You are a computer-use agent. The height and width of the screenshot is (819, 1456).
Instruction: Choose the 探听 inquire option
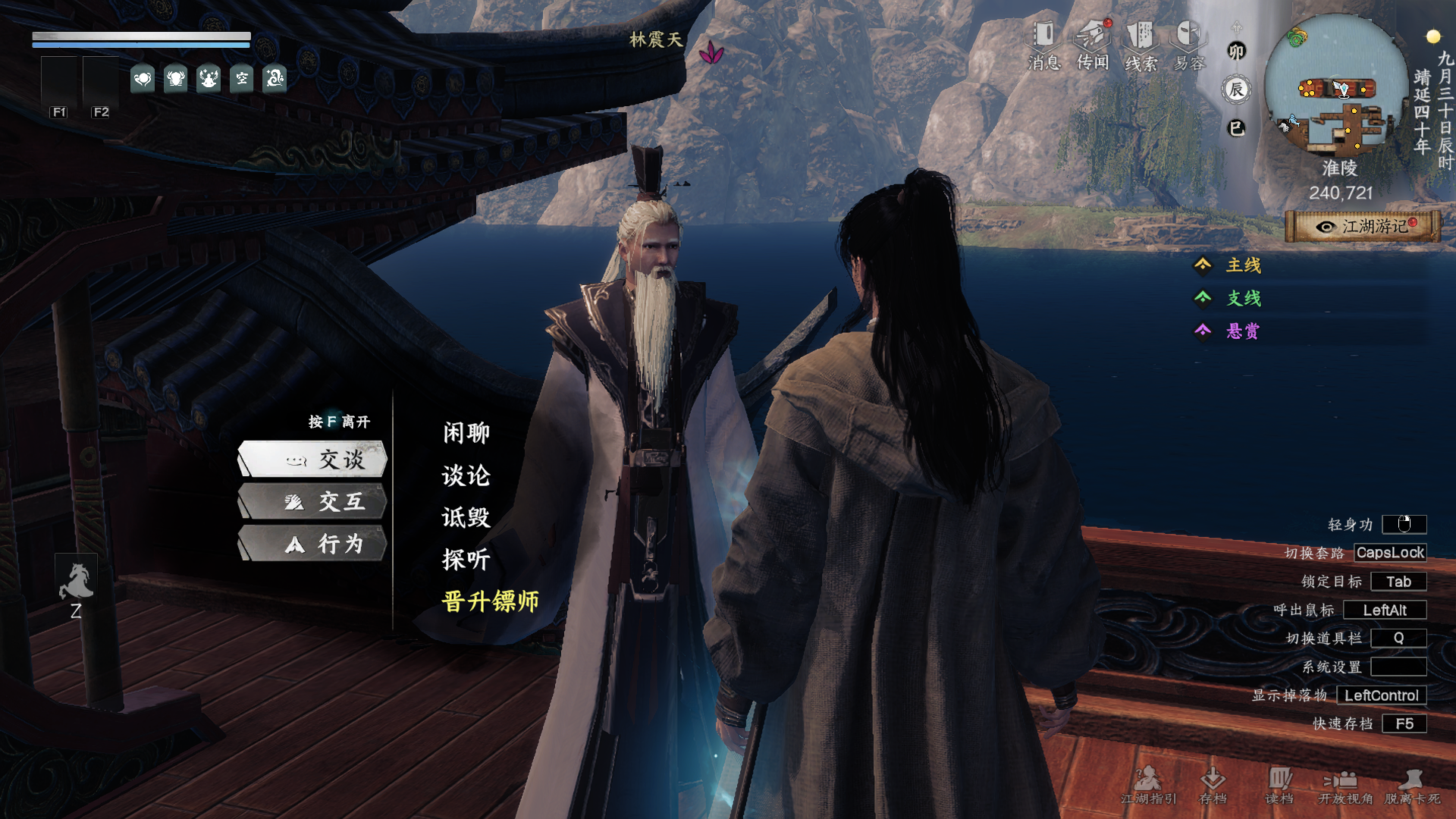coord(466,560)
